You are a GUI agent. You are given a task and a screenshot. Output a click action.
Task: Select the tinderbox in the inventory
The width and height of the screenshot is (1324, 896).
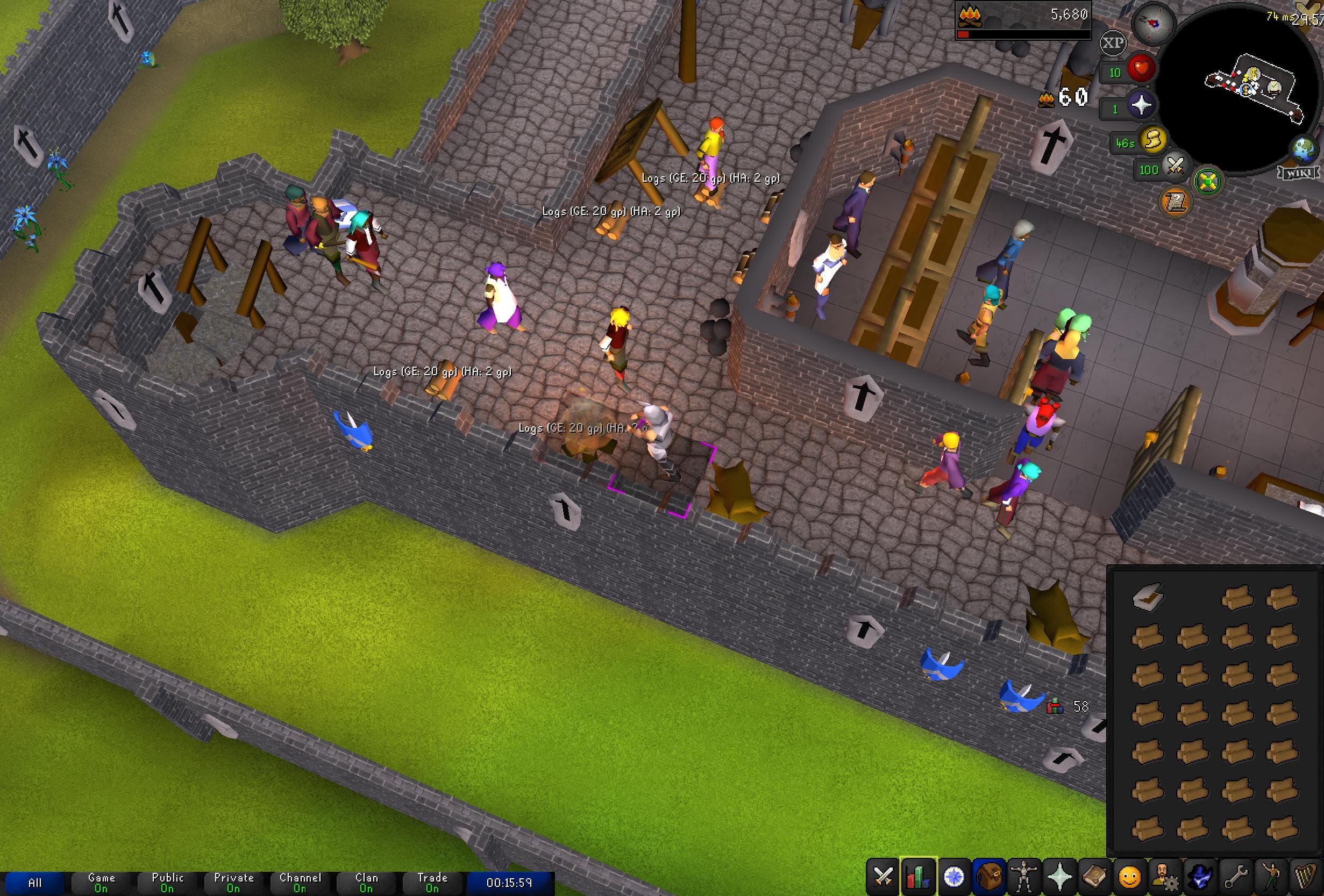click(x=1148, y=597)
